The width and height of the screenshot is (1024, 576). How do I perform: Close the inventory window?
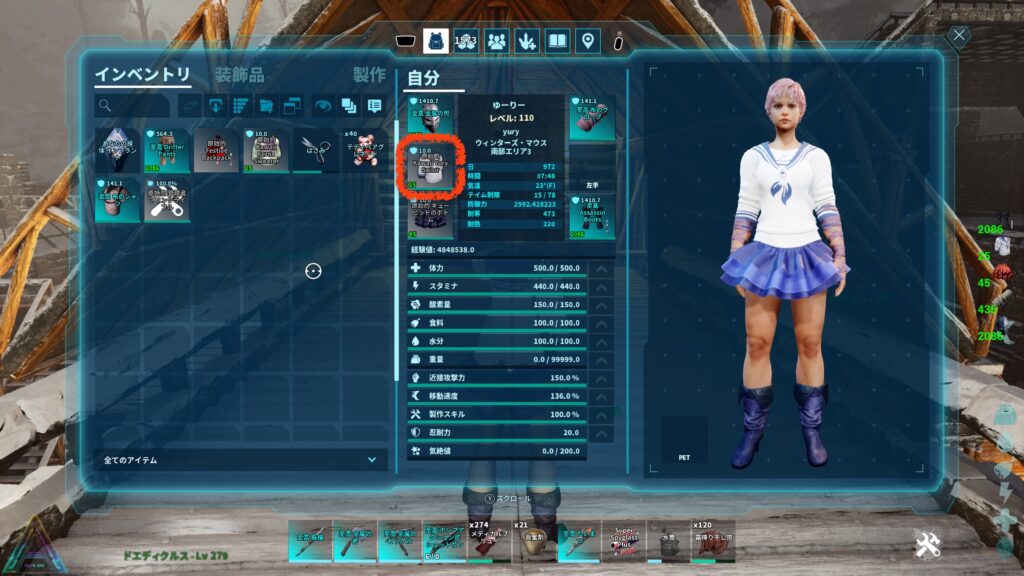[x=959, y=38]
